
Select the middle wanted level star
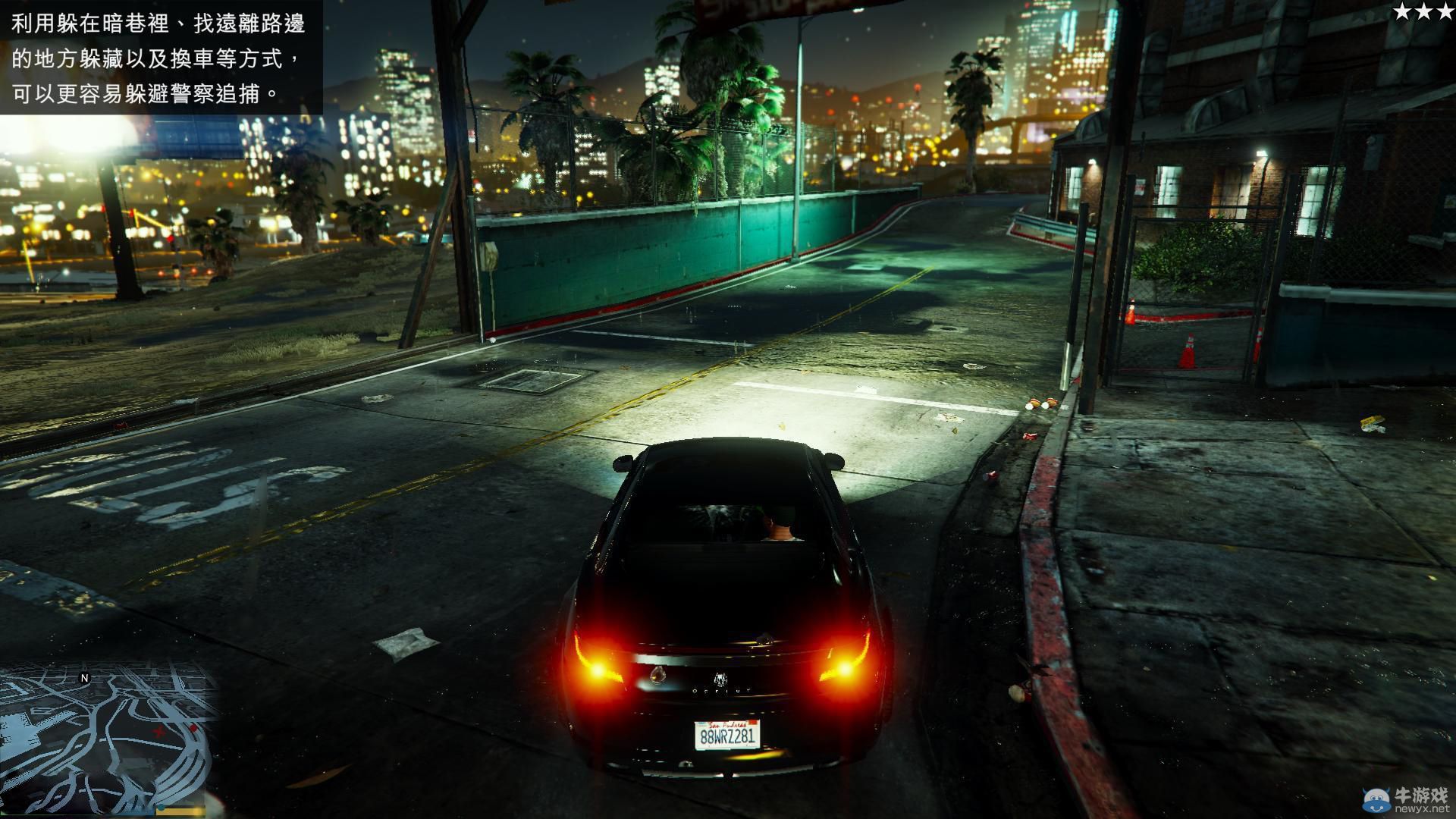(x=1423, y=11)
